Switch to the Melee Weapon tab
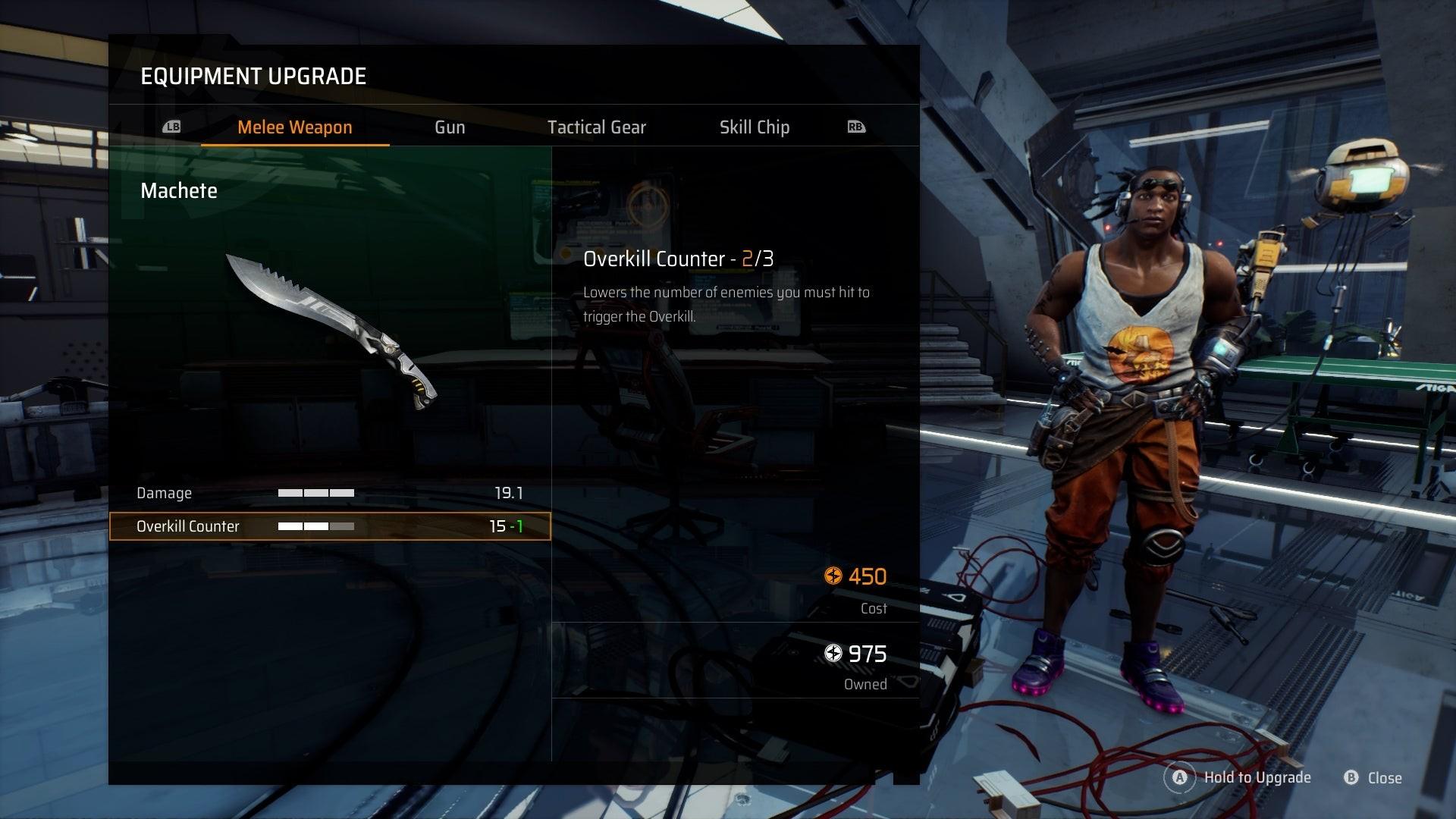The width and height of the screenshot is (1456, 819). click(294, 127)
